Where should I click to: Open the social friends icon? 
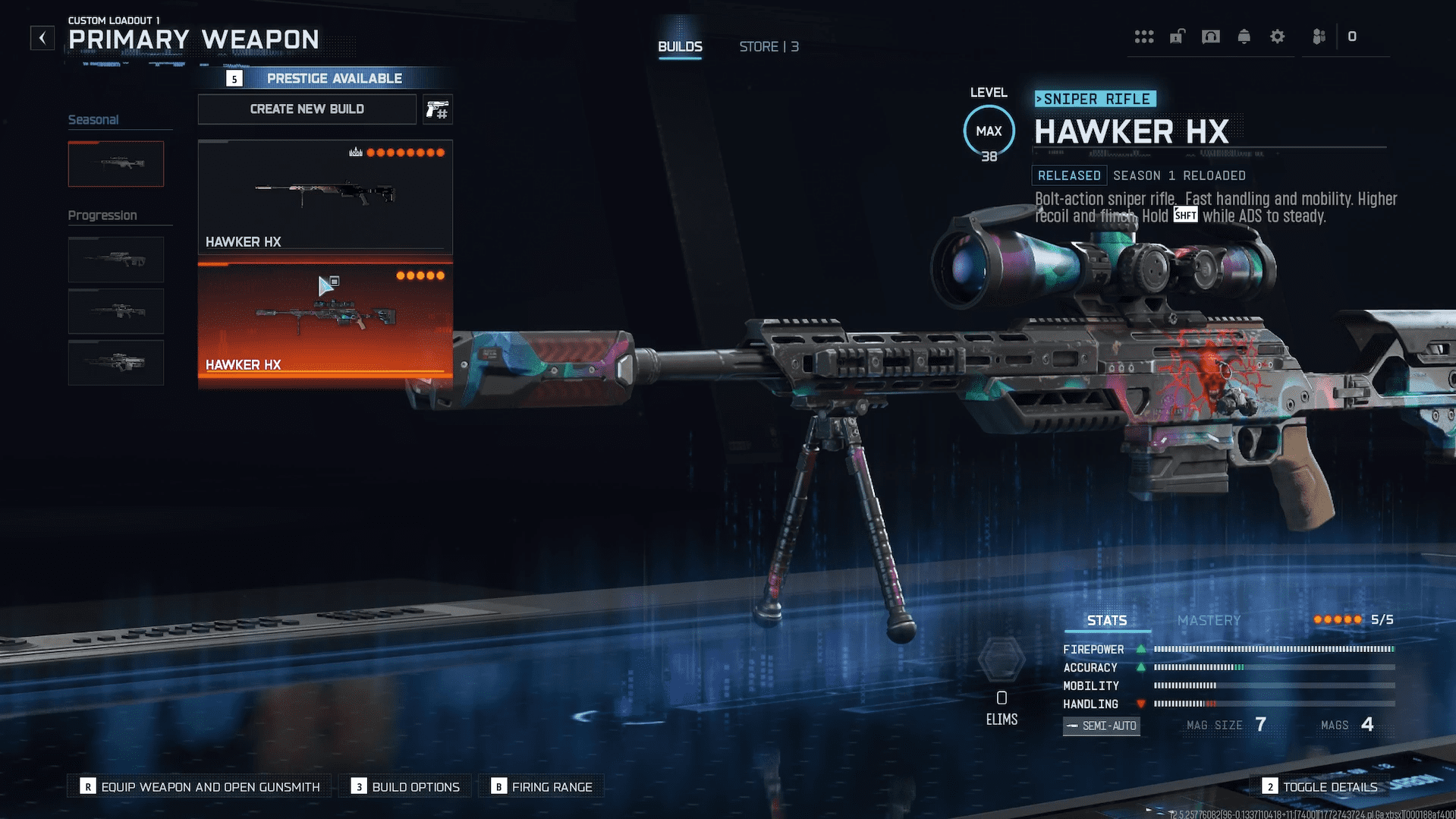coord(1319,36)
